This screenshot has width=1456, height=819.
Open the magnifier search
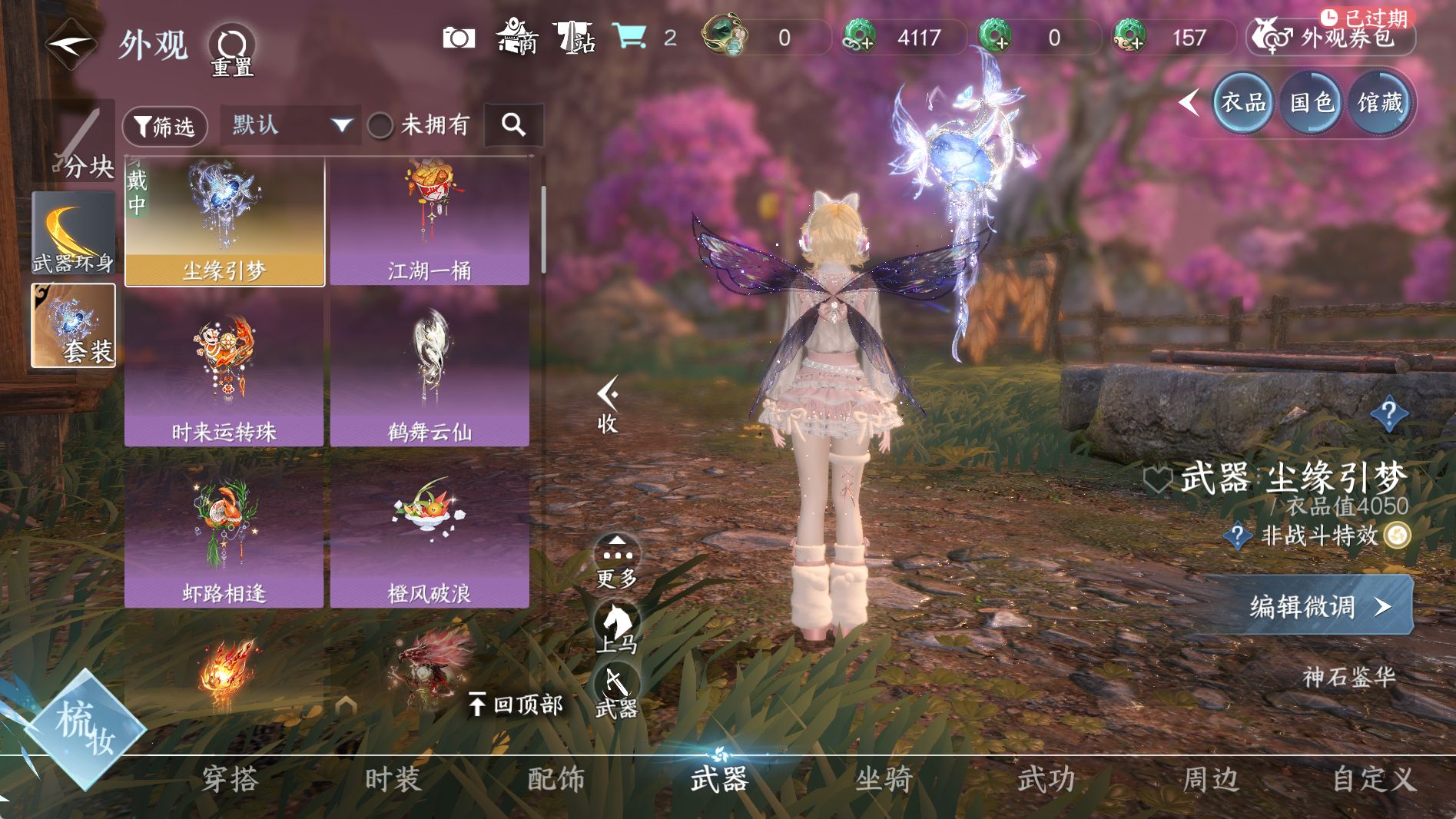513,124
